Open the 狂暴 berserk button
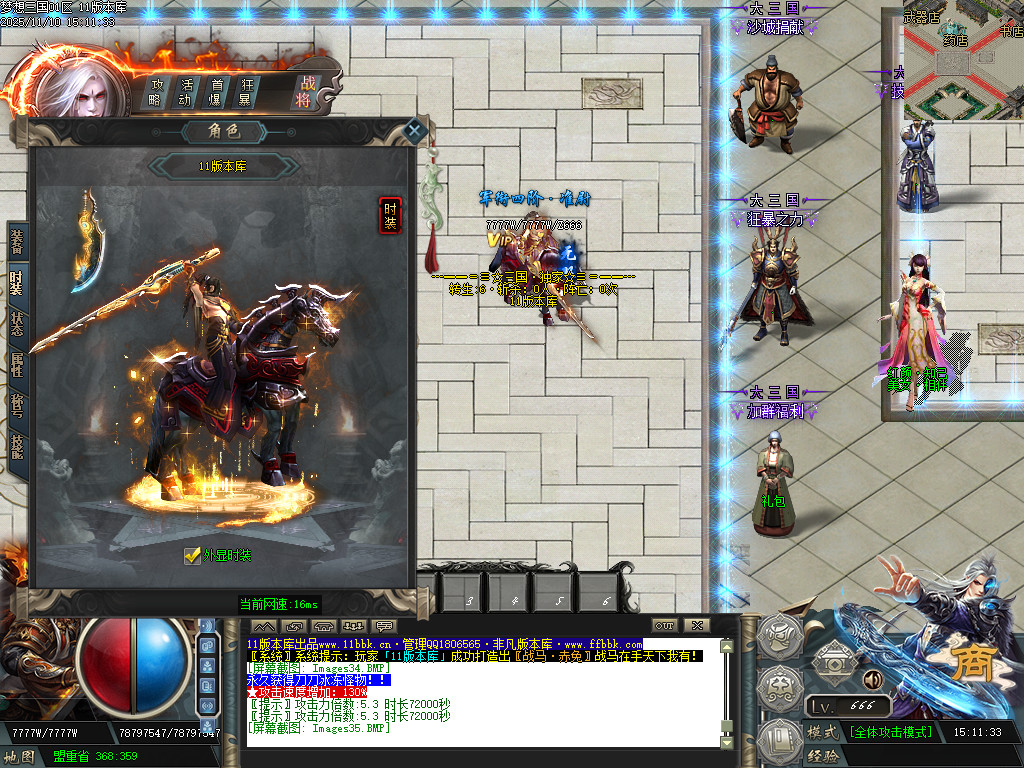1024x768 pixels. (x=245, y=92)
